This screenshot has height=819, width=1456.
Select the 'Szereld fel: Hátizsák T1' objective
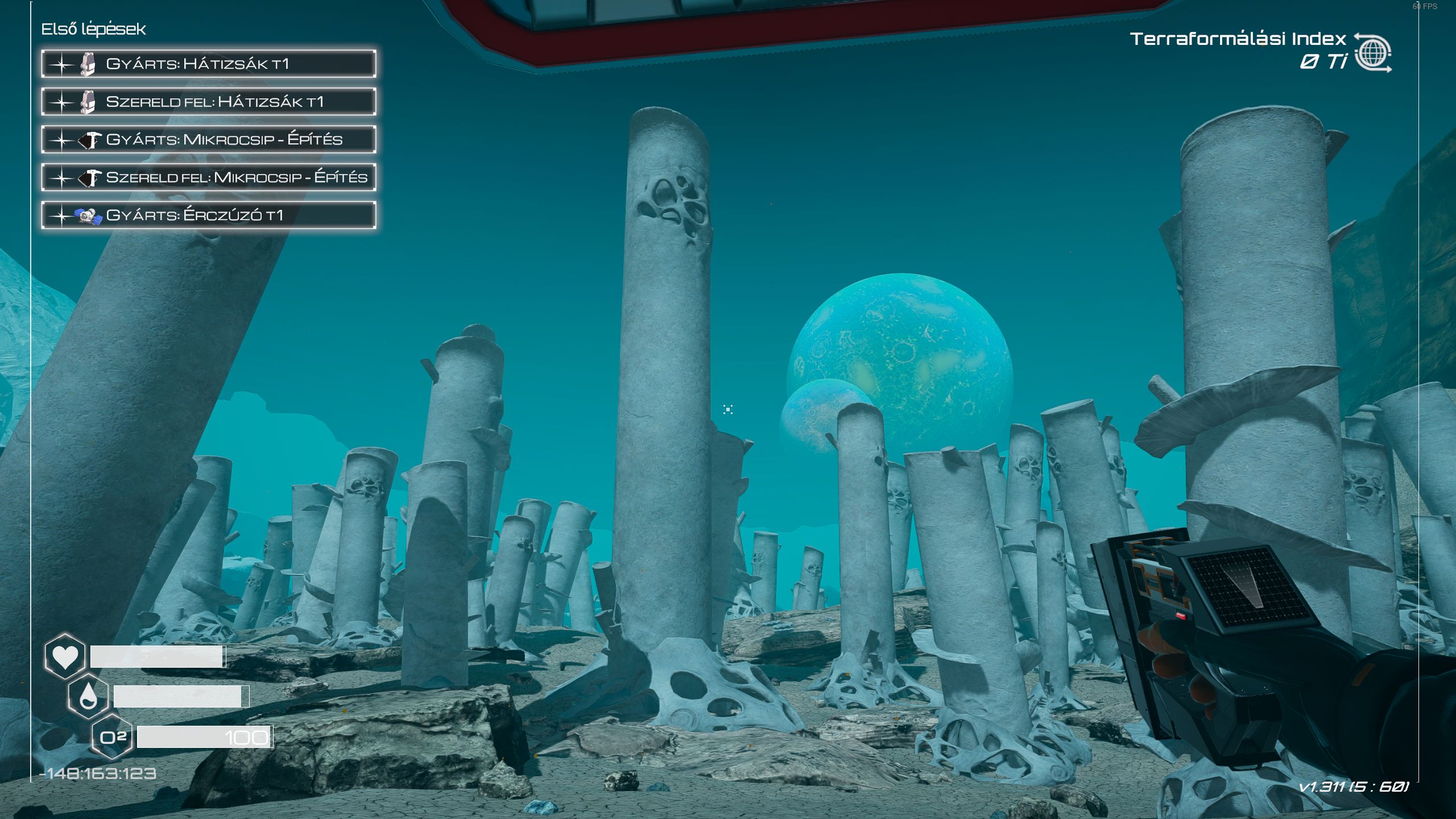(x=208, y=102)
